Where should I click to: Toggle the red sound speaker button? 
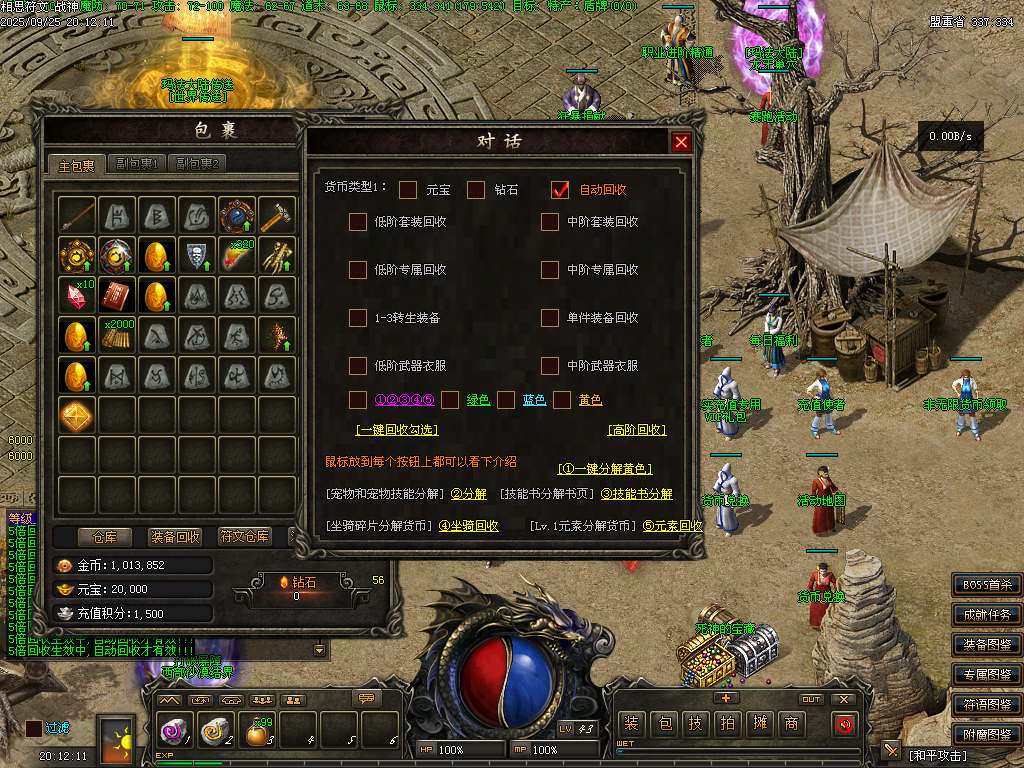pos(845,723)
